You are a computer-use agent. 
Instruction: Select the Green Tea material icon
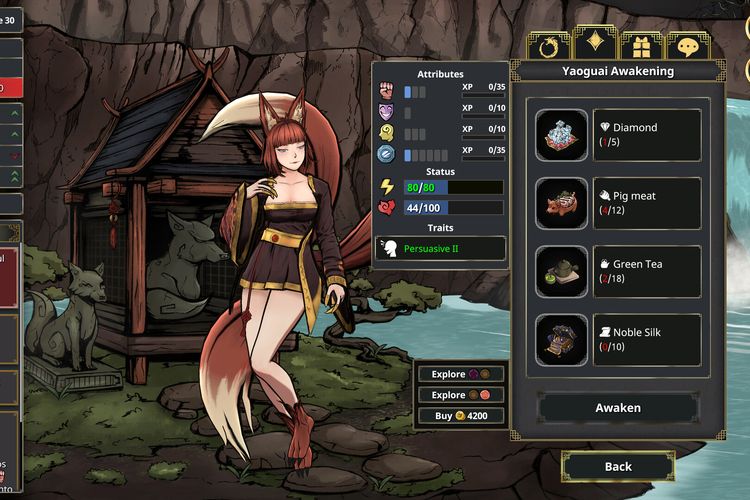point(561,272)
